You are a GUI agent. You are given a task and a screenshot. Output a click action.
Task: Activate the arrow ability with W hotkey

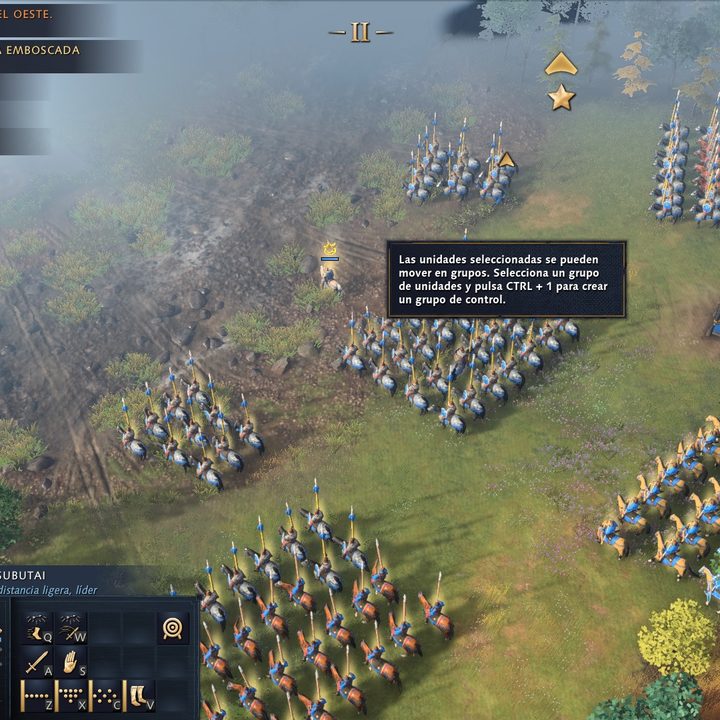(x=71, y=627)
